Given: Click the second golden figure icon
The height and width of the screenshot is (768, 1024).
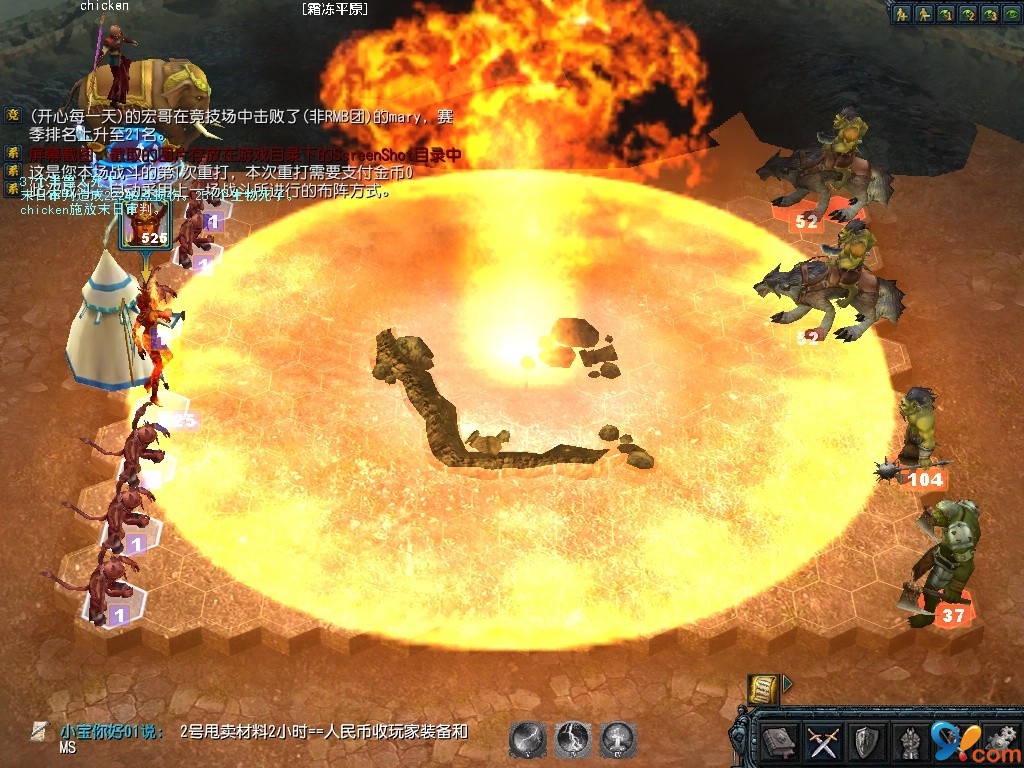Looking at the screenshot, I should (925, 14).
